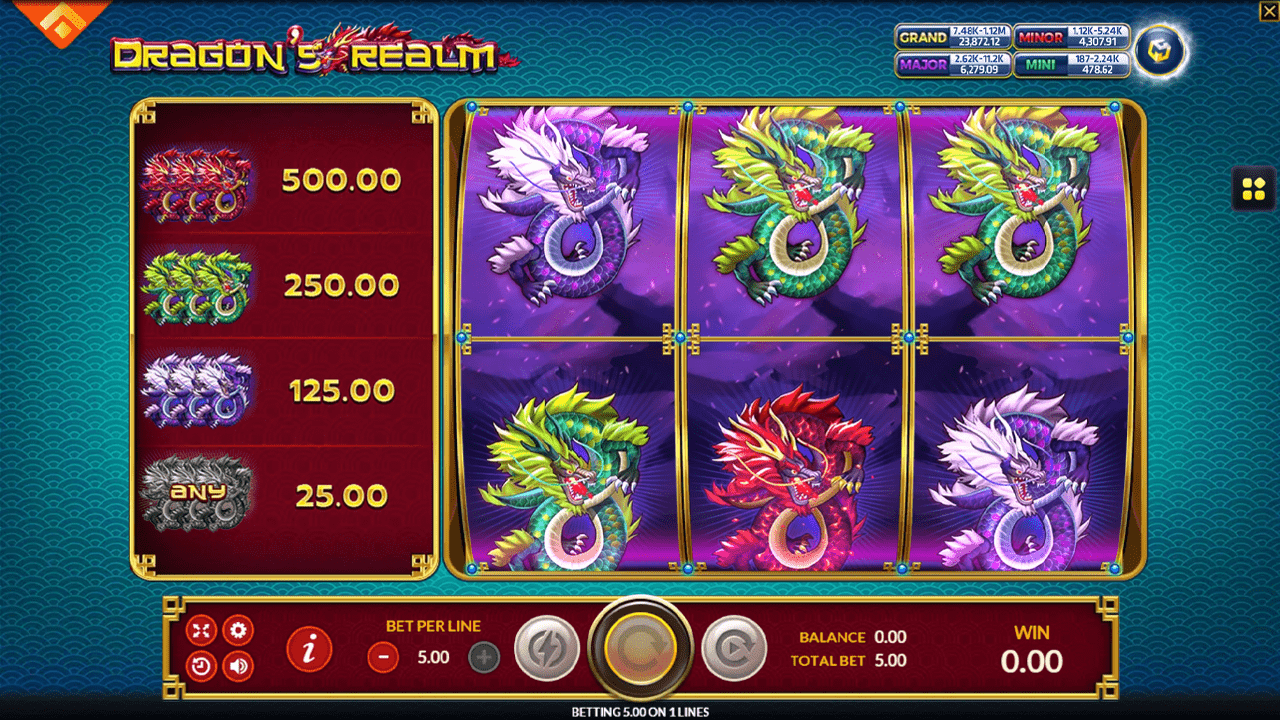Click the glowing coin emblem near the jackpots

(1158, 51)
